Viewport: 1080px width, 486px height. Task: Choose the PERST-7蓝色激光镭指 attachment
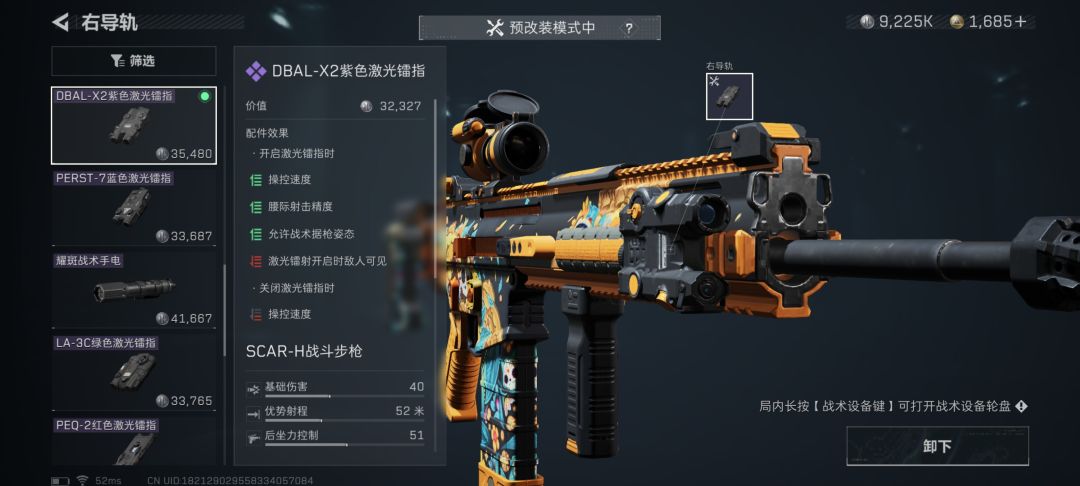(x=133, y=207)
